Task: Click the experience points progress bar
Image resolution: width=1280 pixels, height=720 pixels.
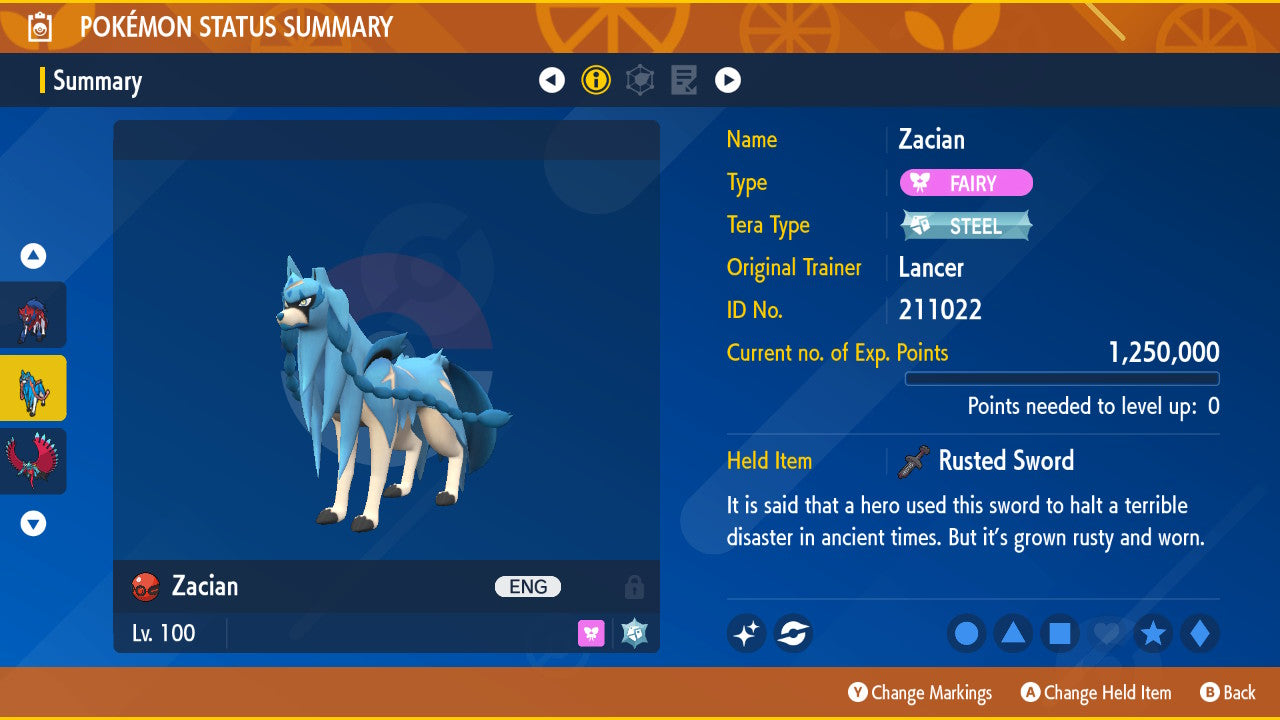Action: click(1062, 379)
